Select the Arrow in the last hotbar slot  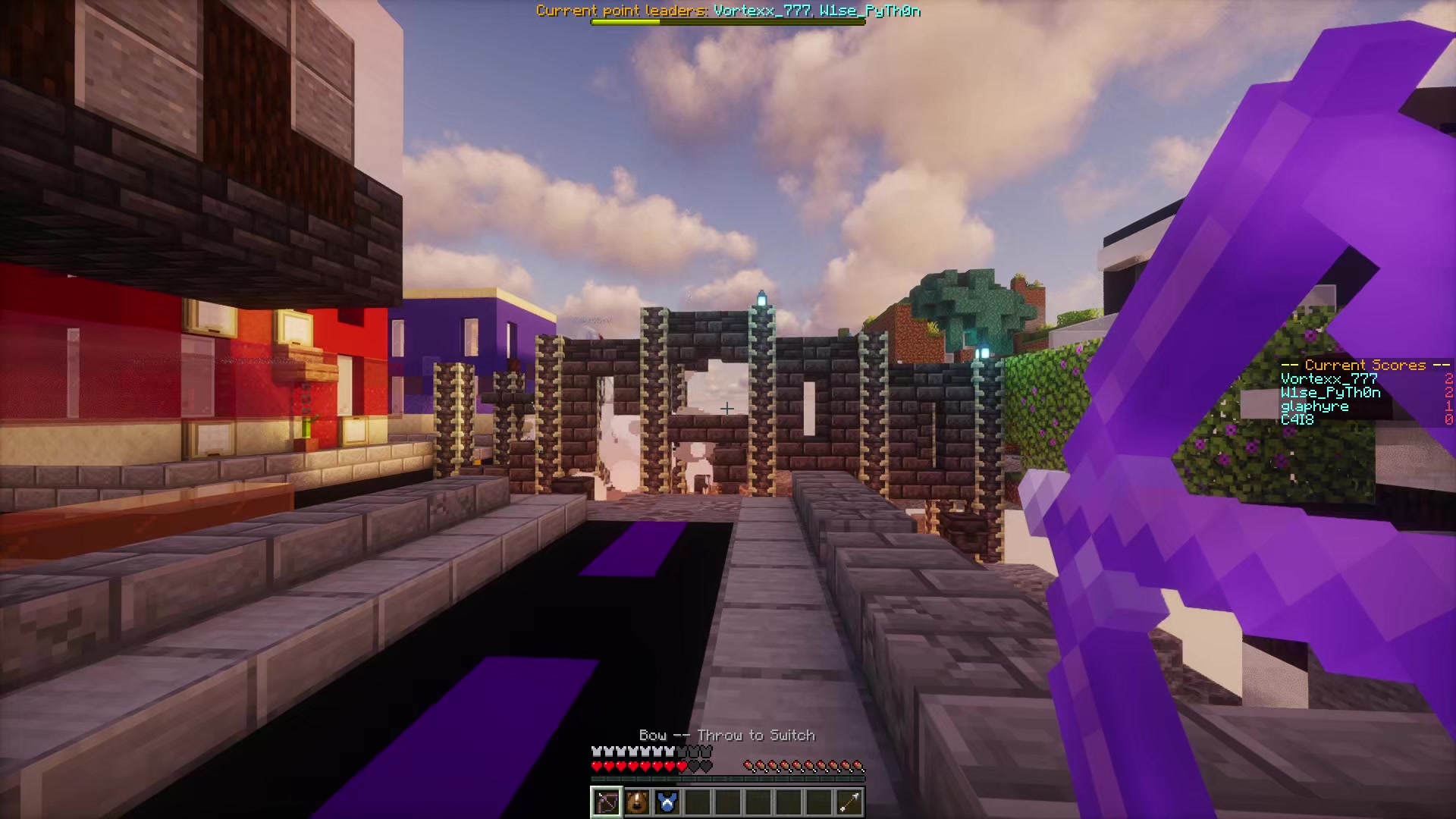pos(849,802)
